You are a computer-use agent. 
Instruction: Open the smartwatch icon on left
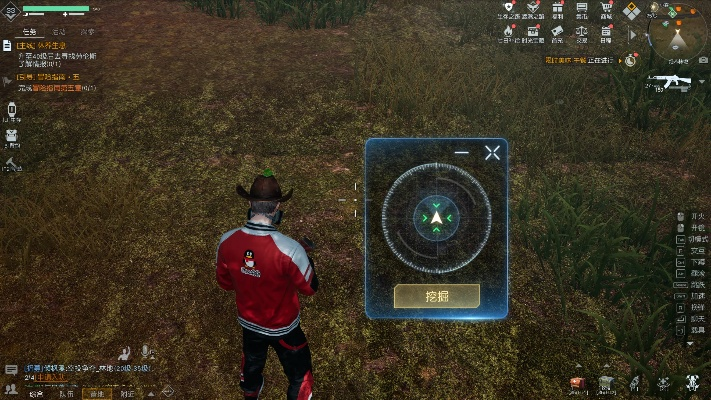click(13, 109)
